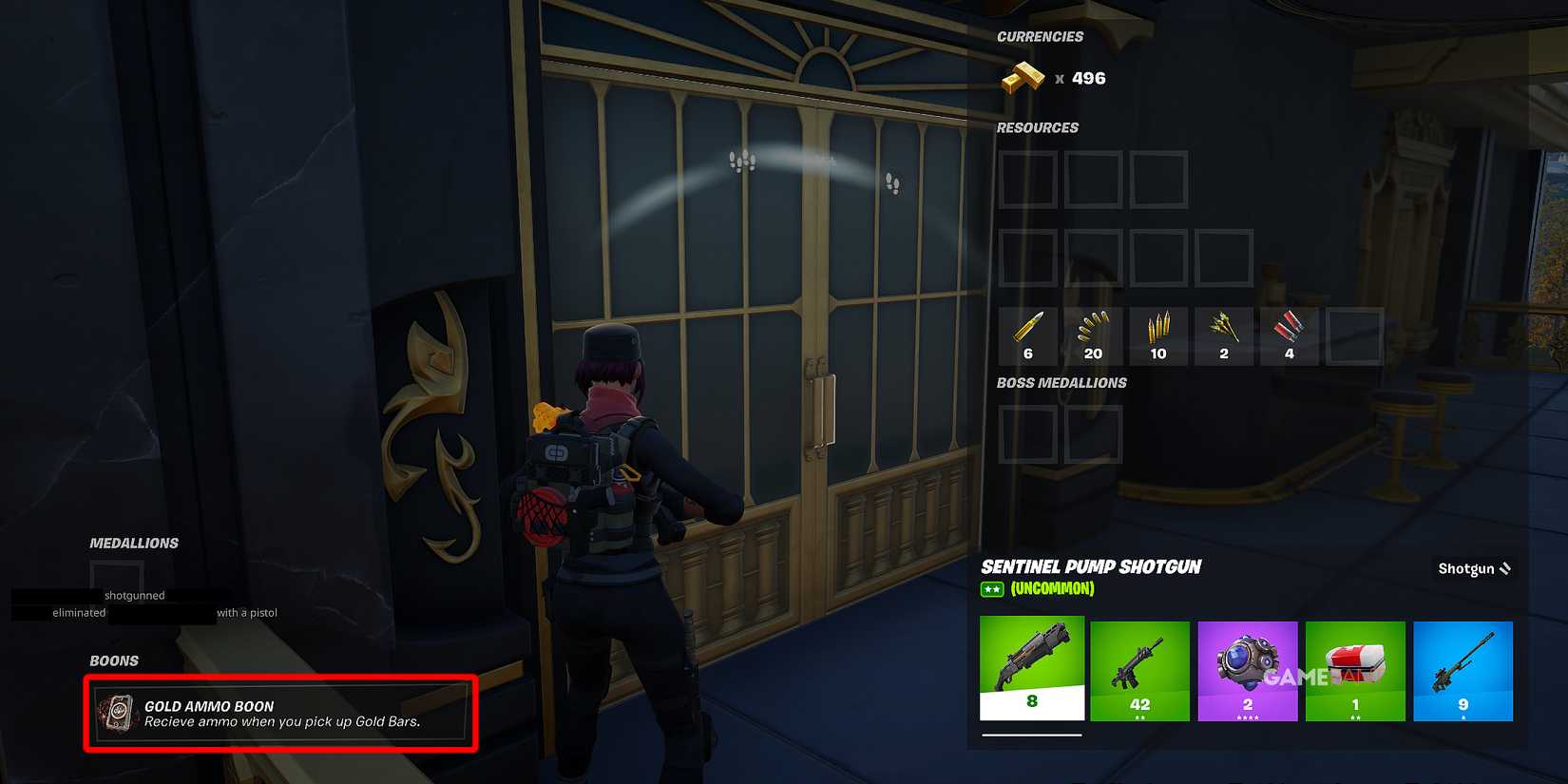Click the CURRENCIES section header
The width and height of the screenshot is (1568, 784).
point(1039,36)
